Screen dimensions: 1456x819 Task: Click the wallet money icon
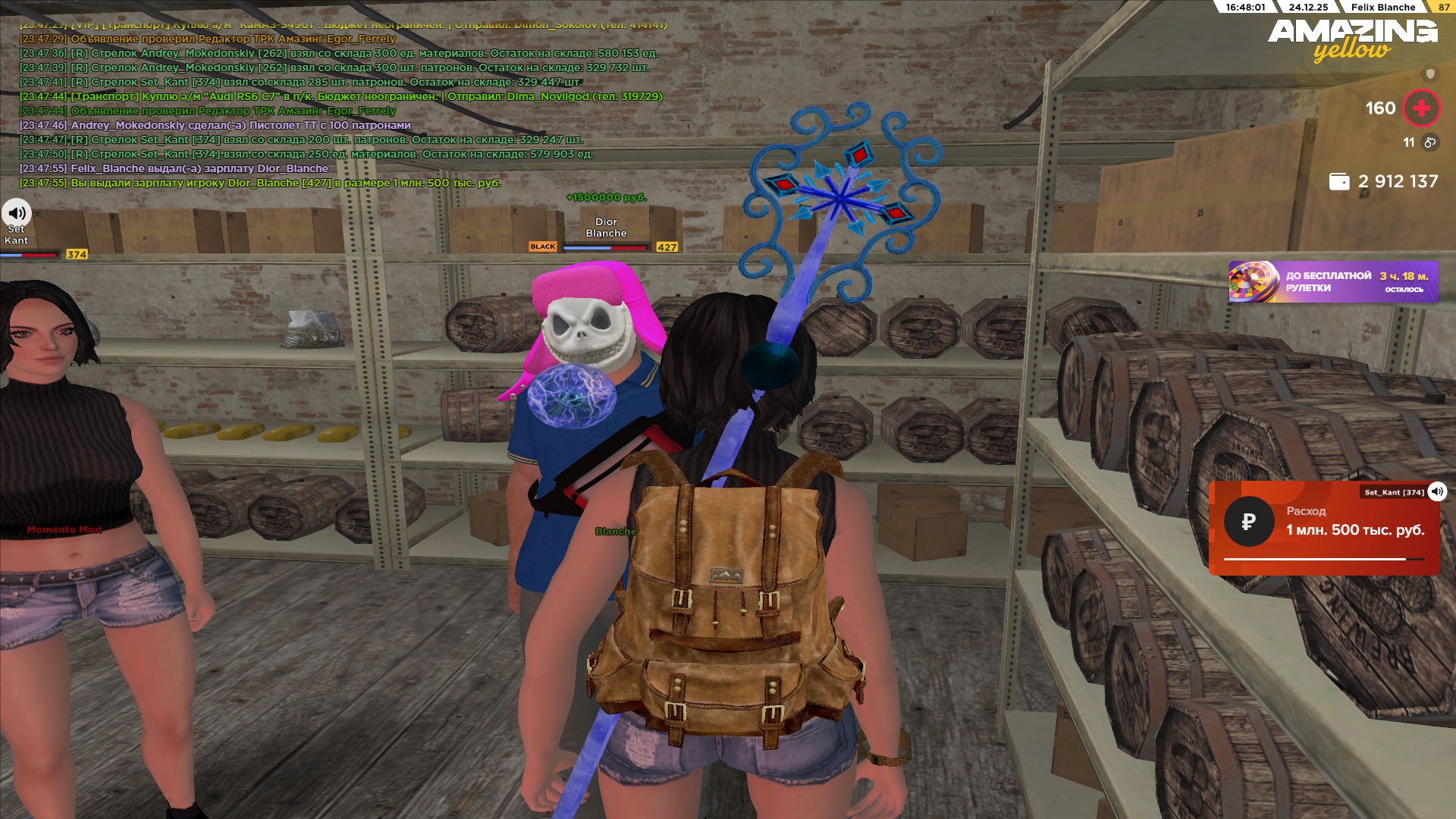[x=1339, y=182]
